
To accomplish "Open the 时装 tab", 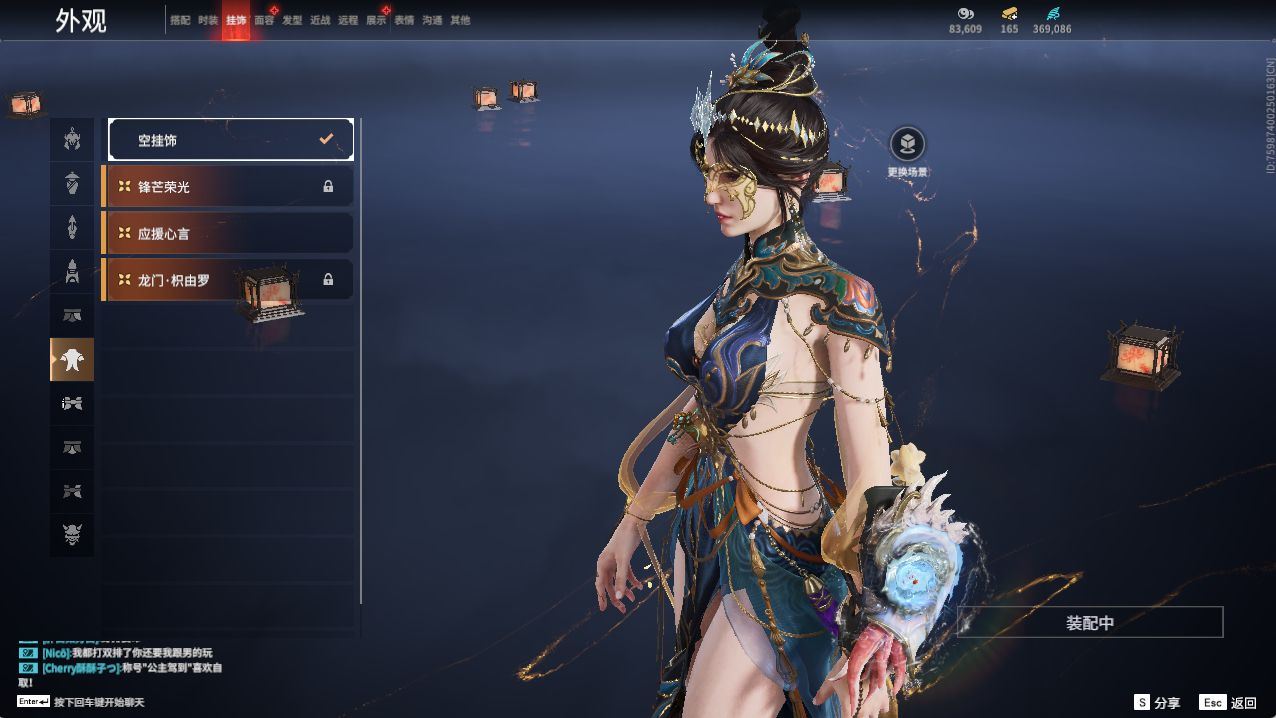I will tap(208, 20).
